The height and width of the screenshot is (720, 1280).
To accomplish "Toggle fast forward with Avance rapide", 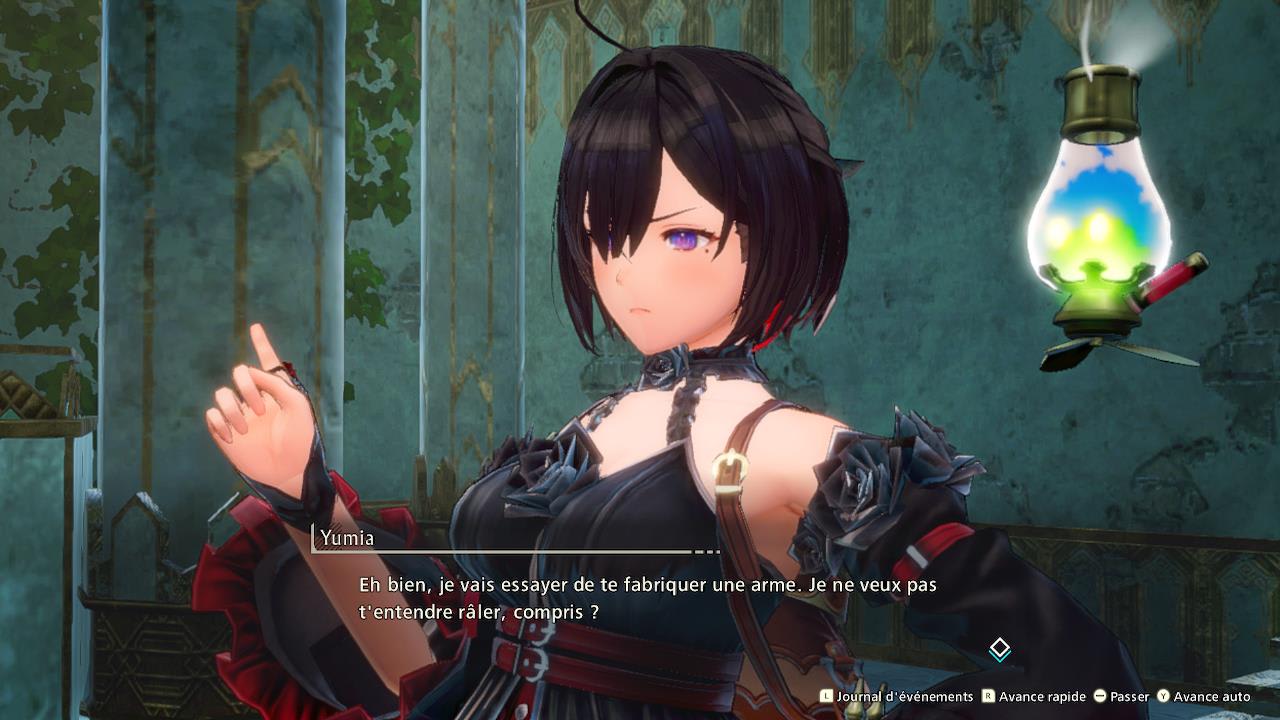I will pos(1044,696).
